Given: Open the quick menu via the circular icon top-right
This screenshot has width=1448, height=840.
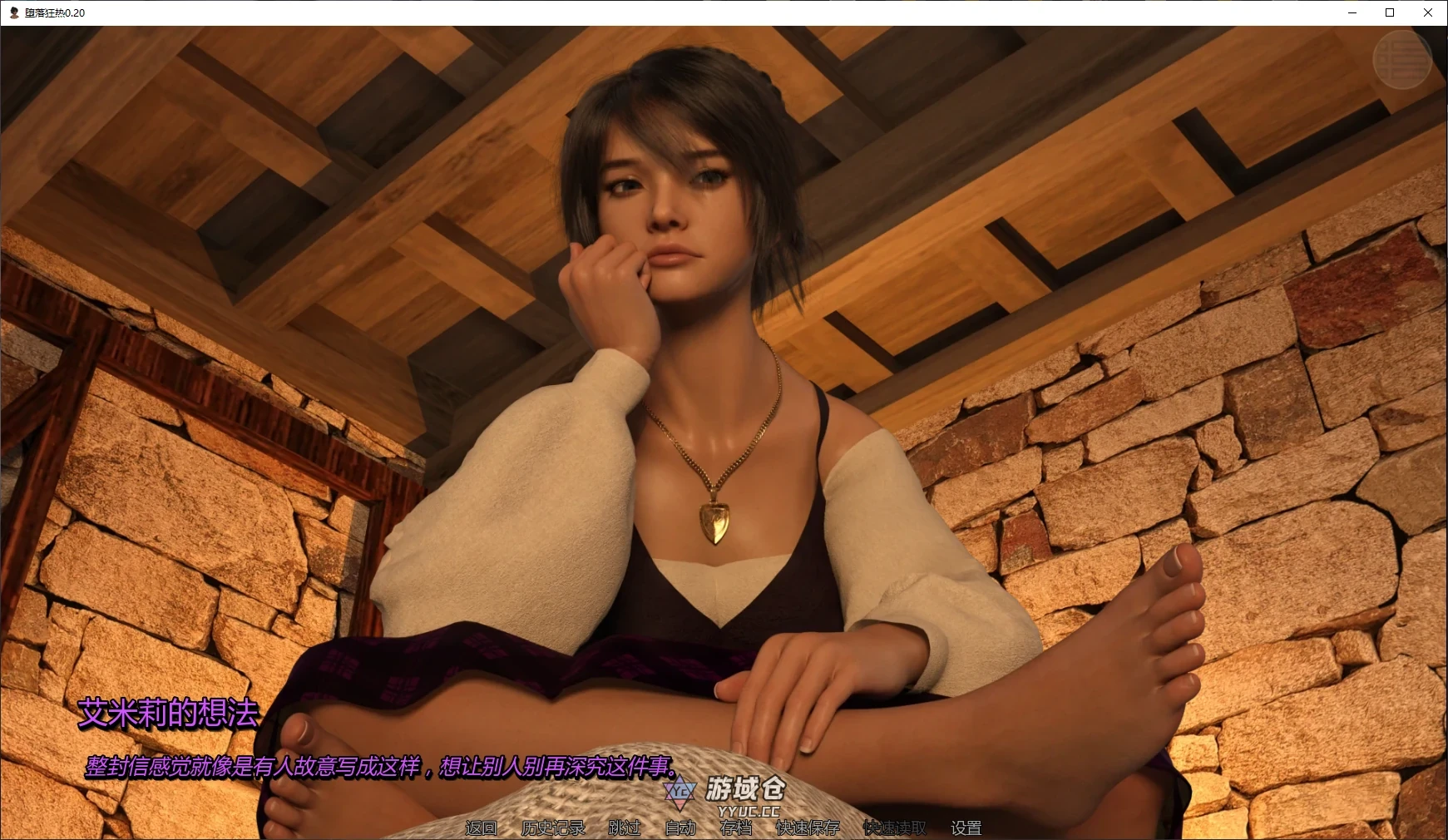Looking at the screenshot, I should (1403, 61).
